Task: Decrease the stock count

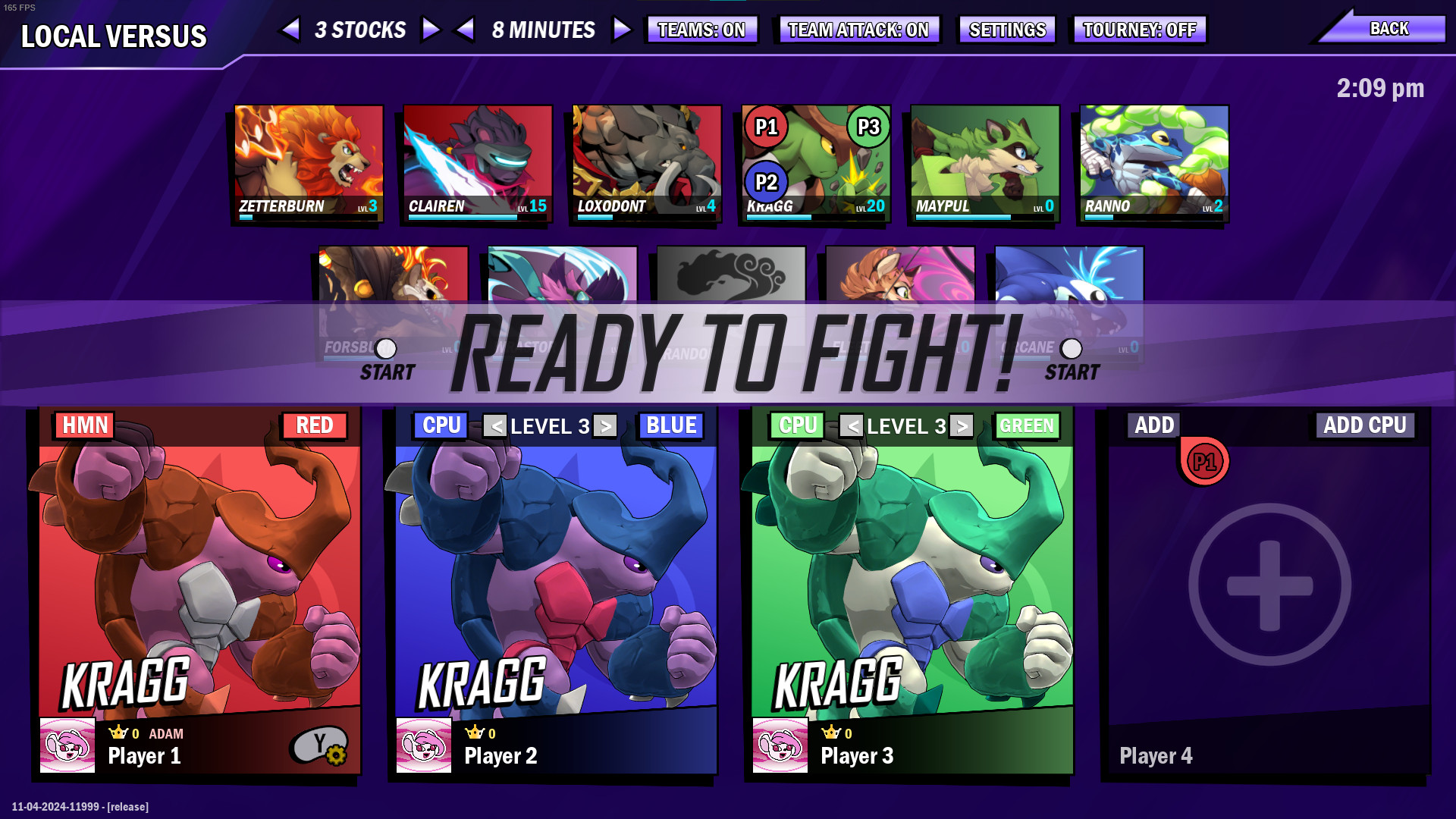Action: 291,30
